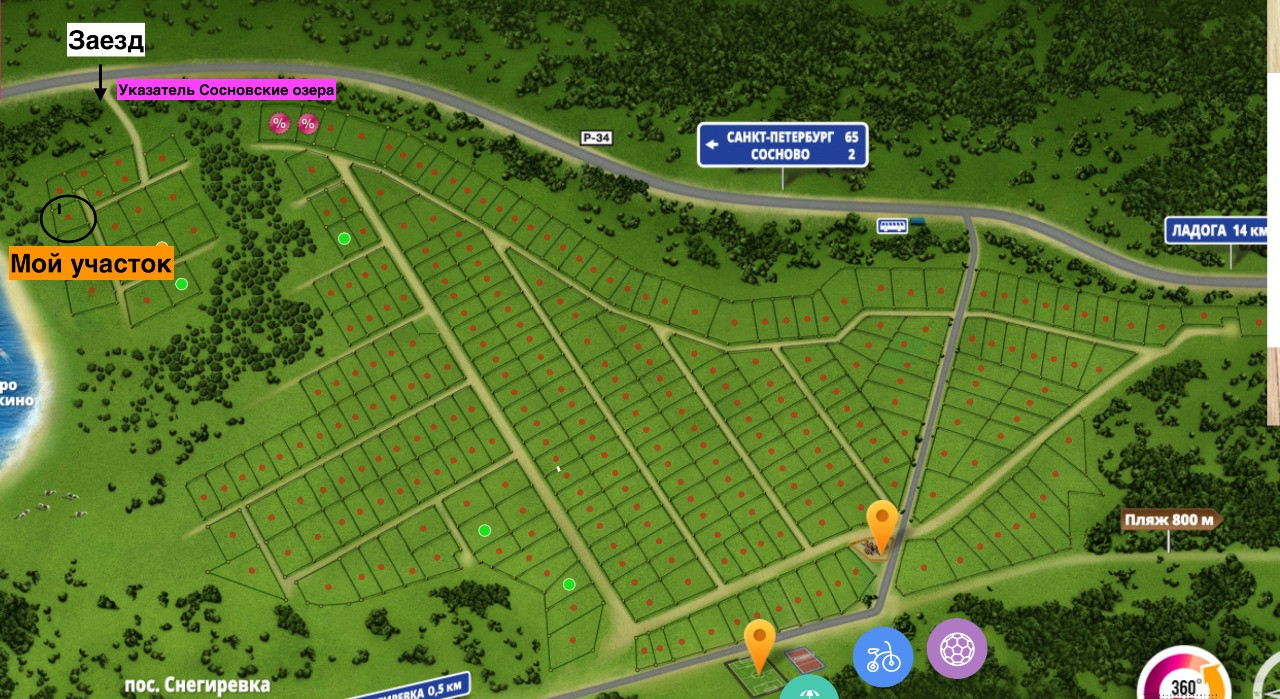Open the blue bicycle icon
This screenshot has height=699, width=1280.
(883, 657)
